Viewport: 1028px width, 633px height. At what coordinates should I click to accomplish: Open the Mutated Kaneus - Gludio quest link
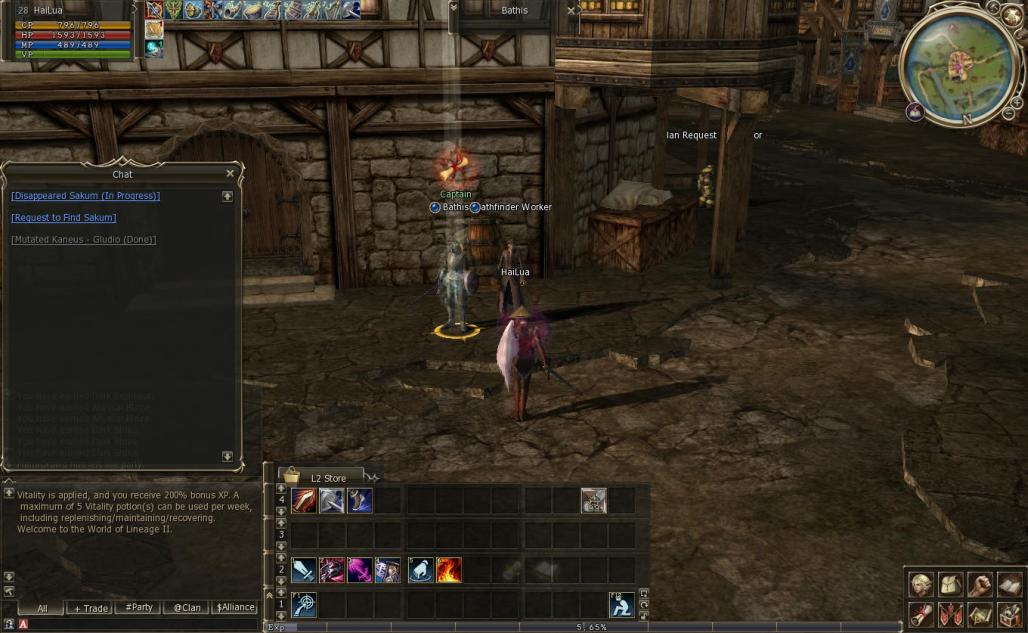(83, 240)
